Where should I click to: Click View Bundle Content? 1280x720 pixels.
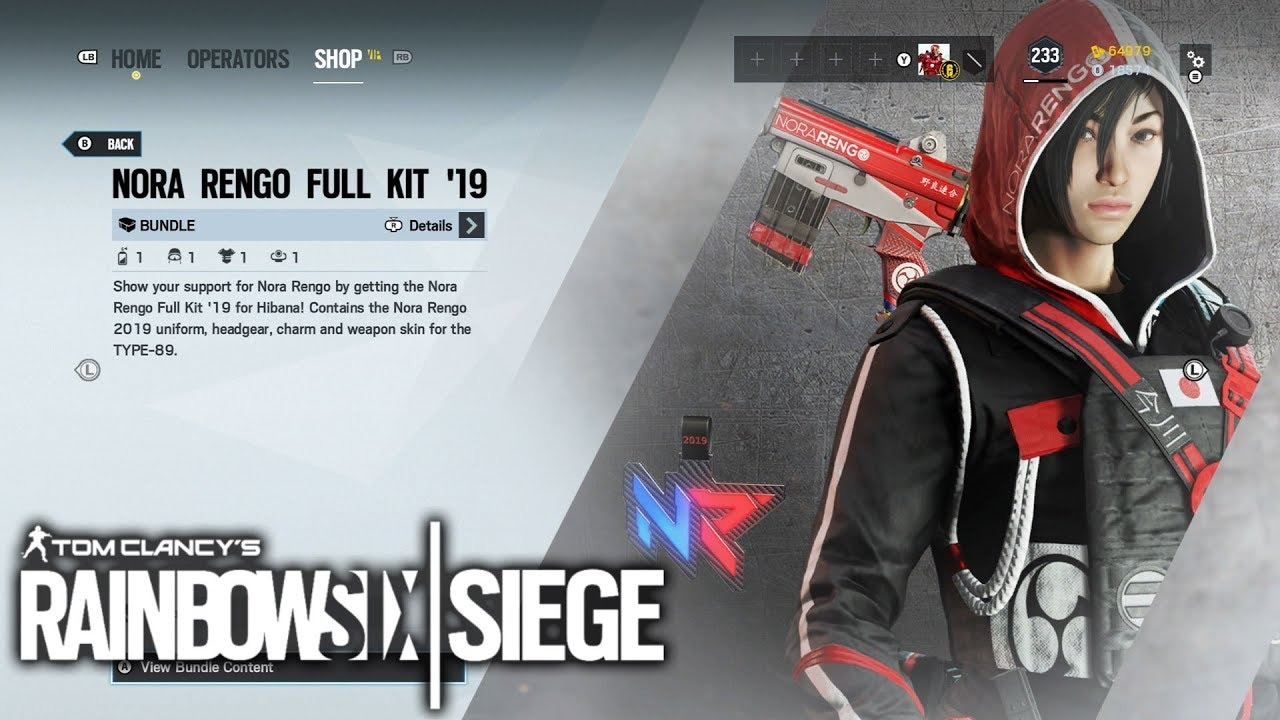point(207,666)
